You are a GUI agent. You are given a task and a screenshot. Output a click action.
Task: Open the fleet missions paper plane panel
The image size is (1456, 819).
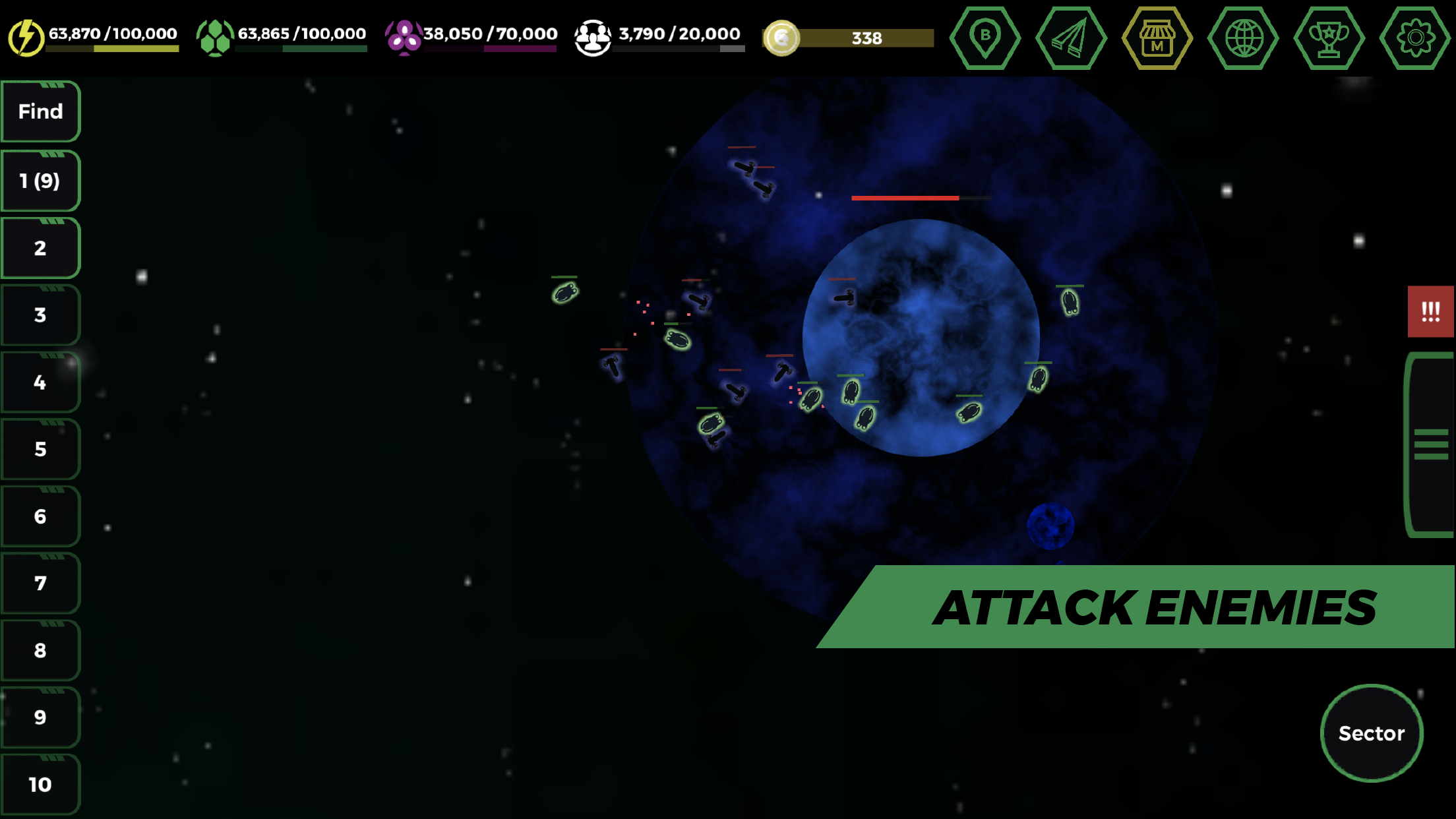[1072, 38]
